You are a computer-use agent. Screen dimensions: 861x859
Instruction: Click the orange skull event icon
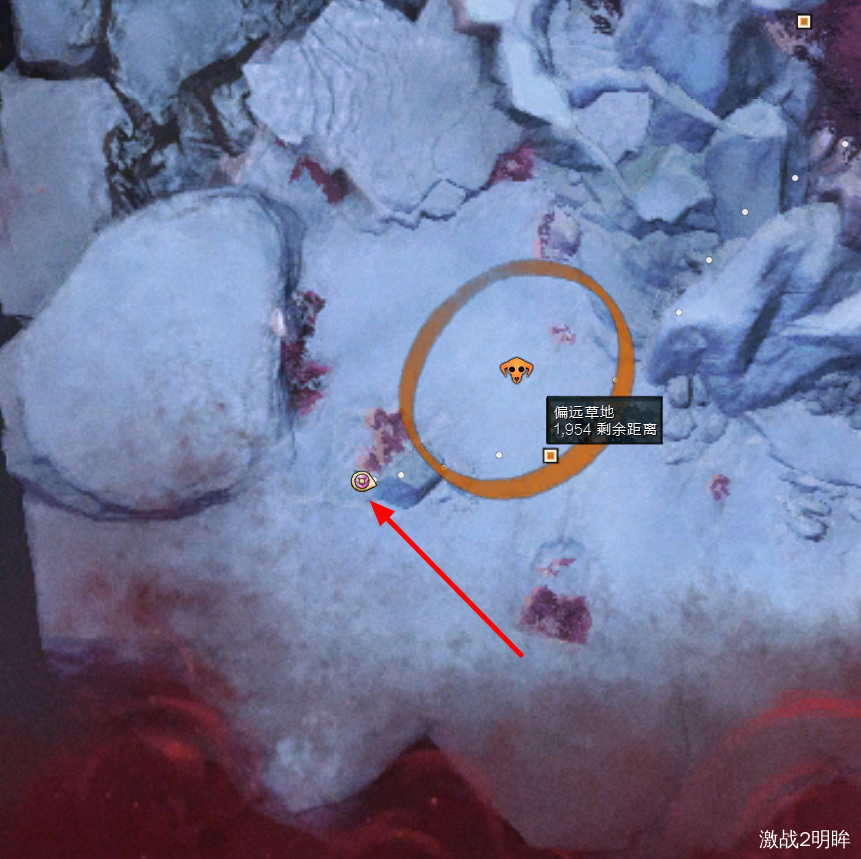click(x=516, y=370)
